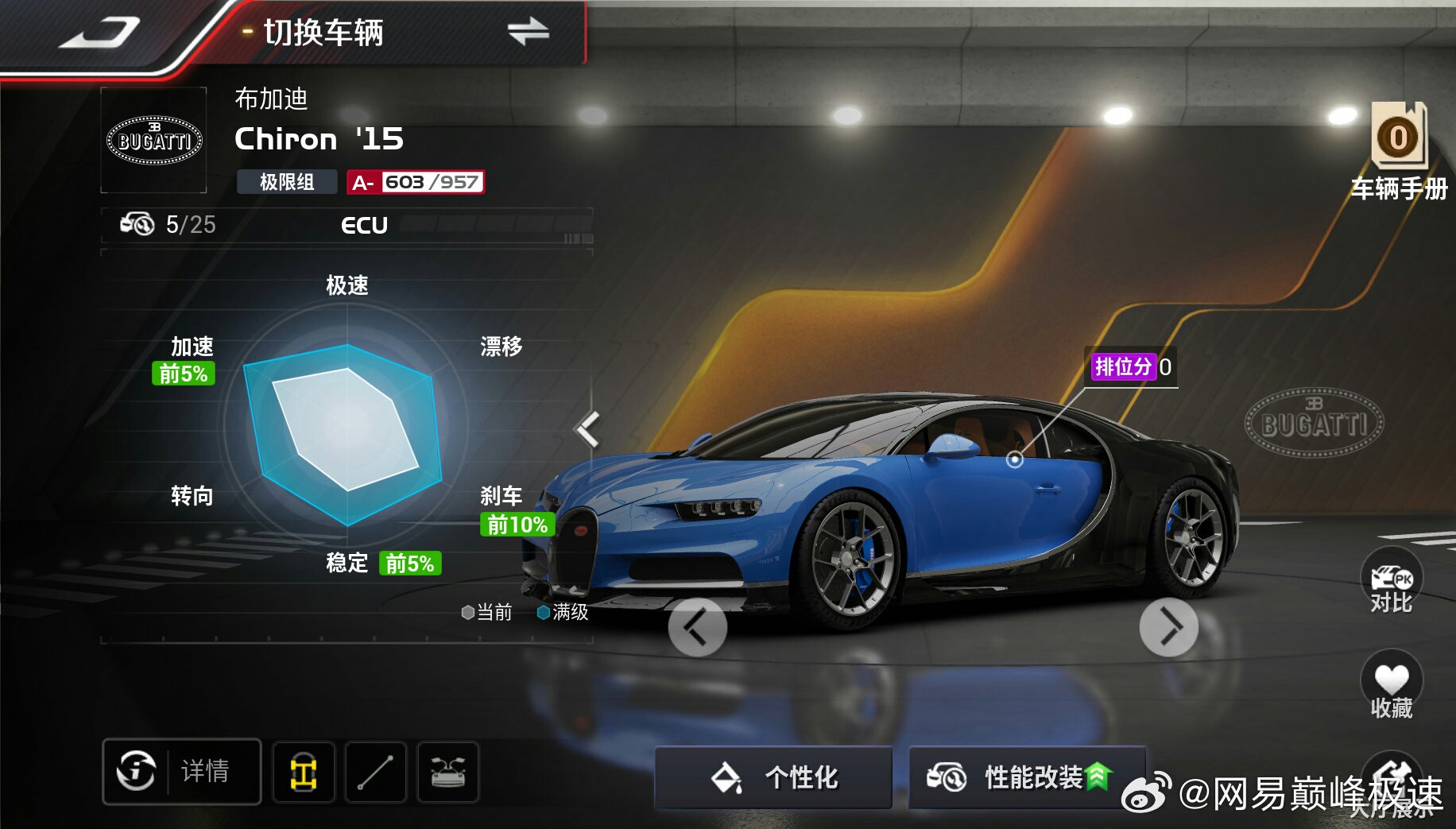Click the Bugatti brand logo badge
Image resolution: width=1456 pixels, height=829 pixels.
click(x=154, y=141)
